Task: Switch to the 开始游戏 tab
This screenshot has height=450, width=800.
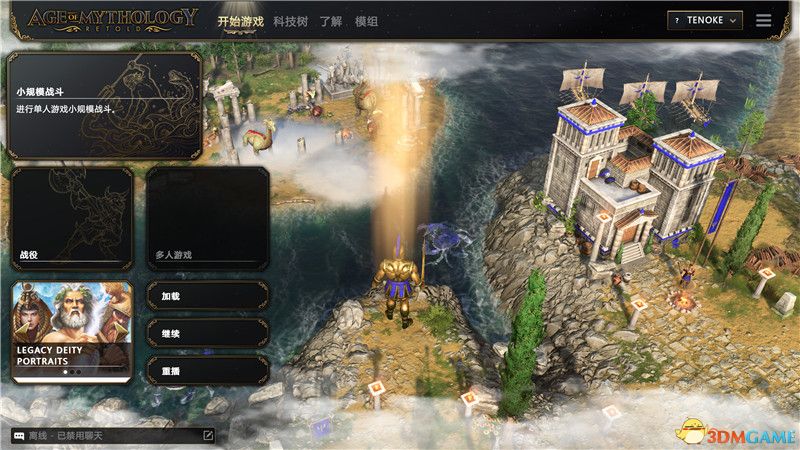Action: (241, 20)
